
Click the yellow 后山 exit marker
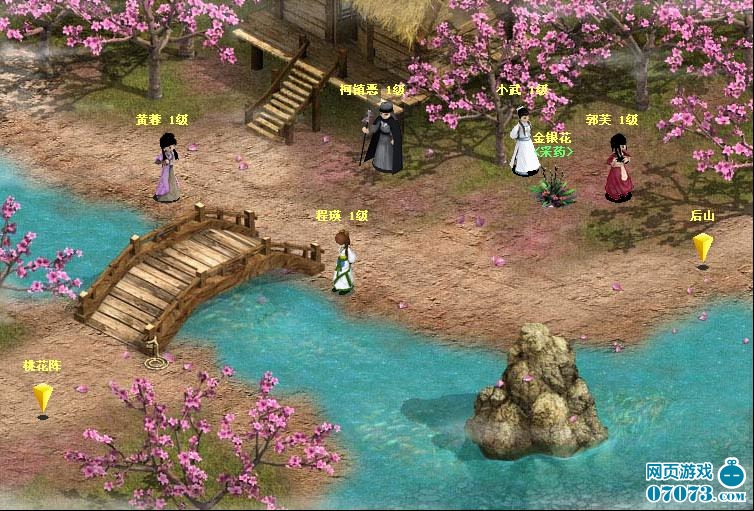point(702,246)
